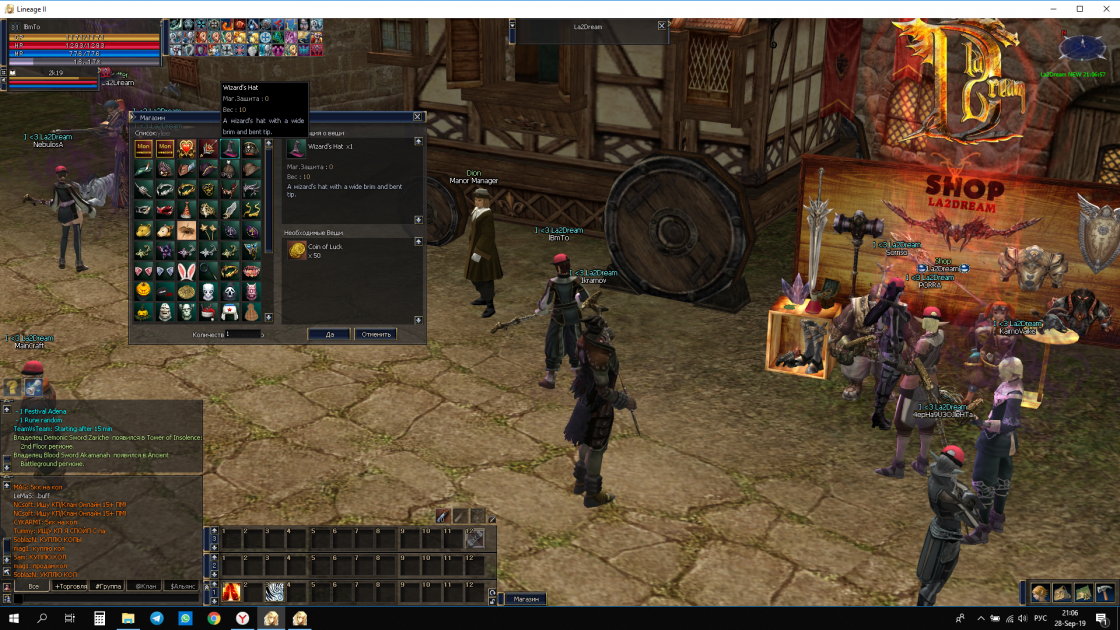Switch to the @Клан chat tab
The height and width of the screenshot is (630, 1120).
[145, 586]
